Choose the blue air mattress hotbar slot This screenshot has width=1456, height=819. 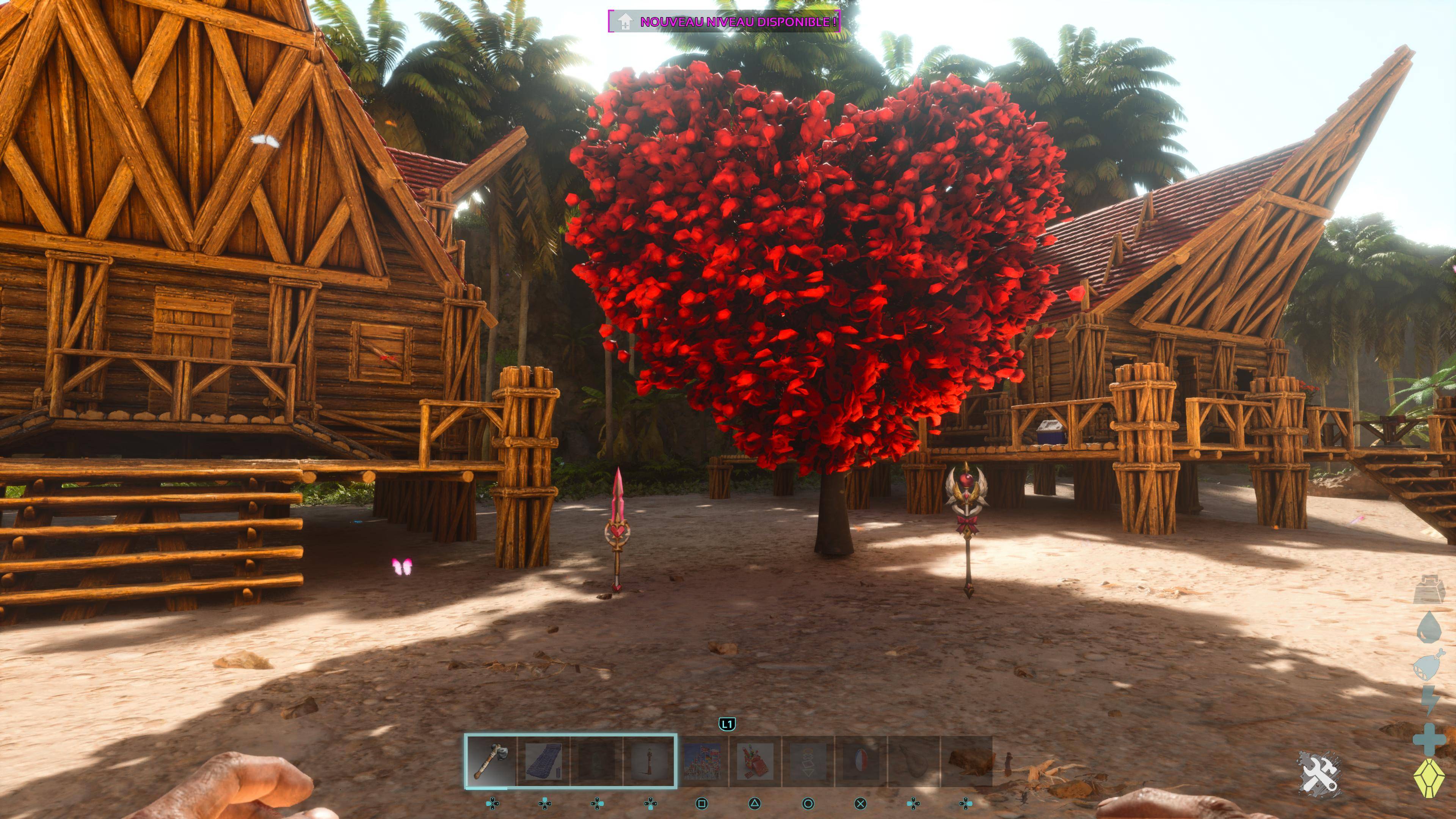point(543,761)
